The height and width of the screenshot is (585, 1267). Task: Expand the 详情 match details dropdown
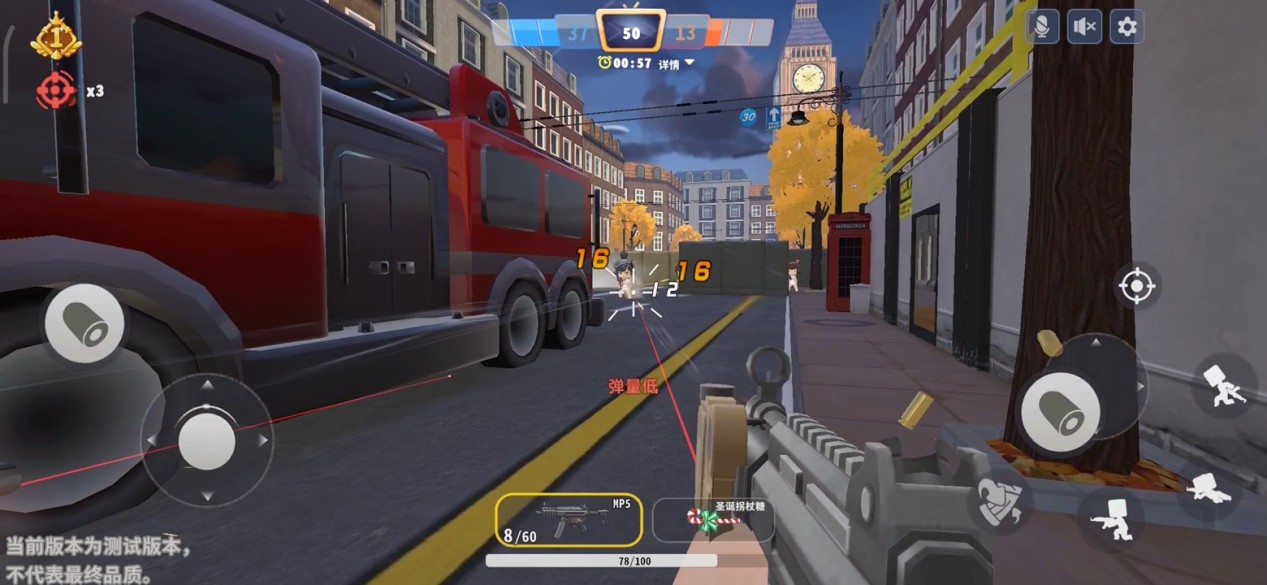point(677,63)
